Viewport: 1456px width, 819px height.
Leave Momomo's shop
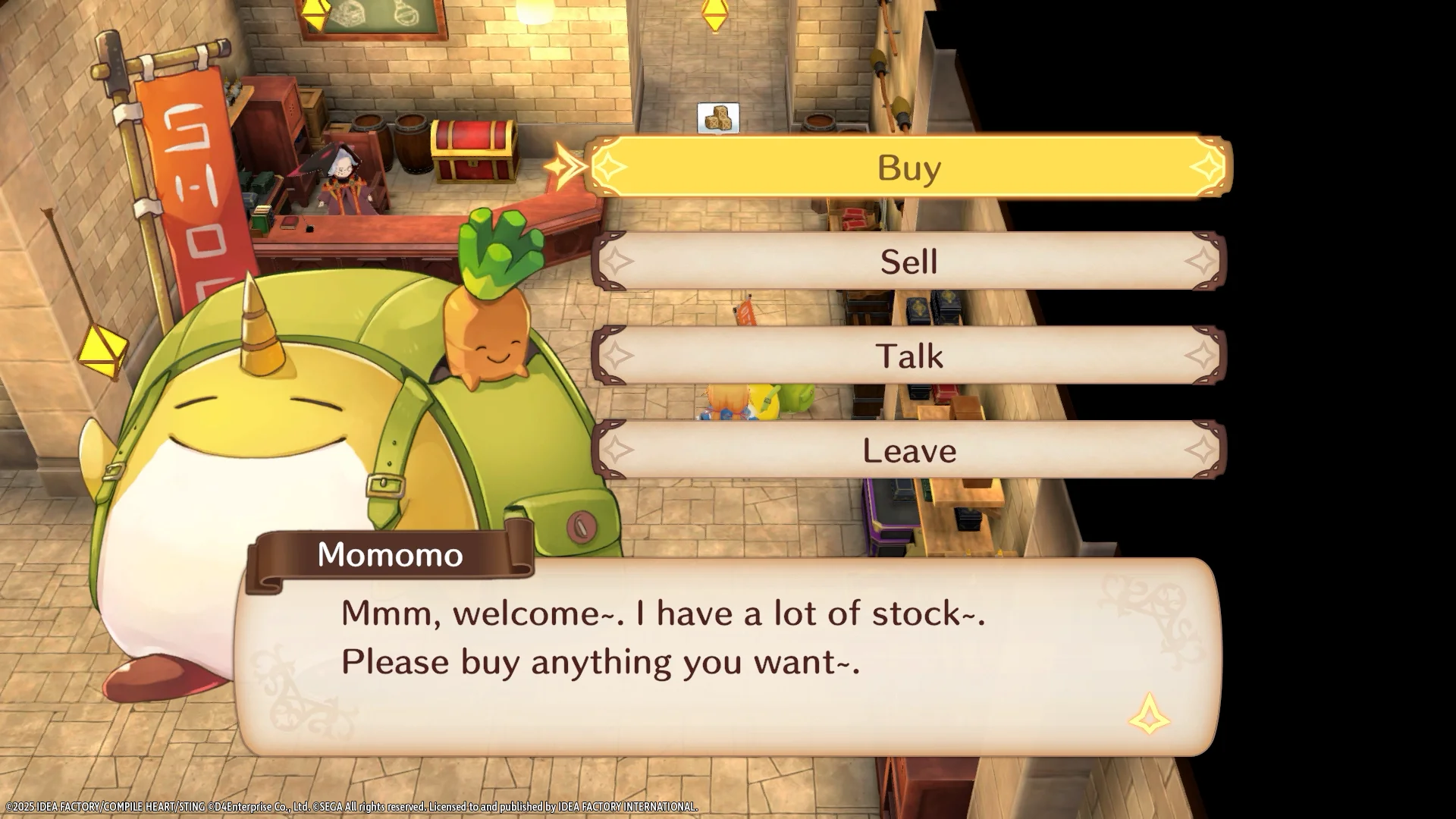(908, 450)
